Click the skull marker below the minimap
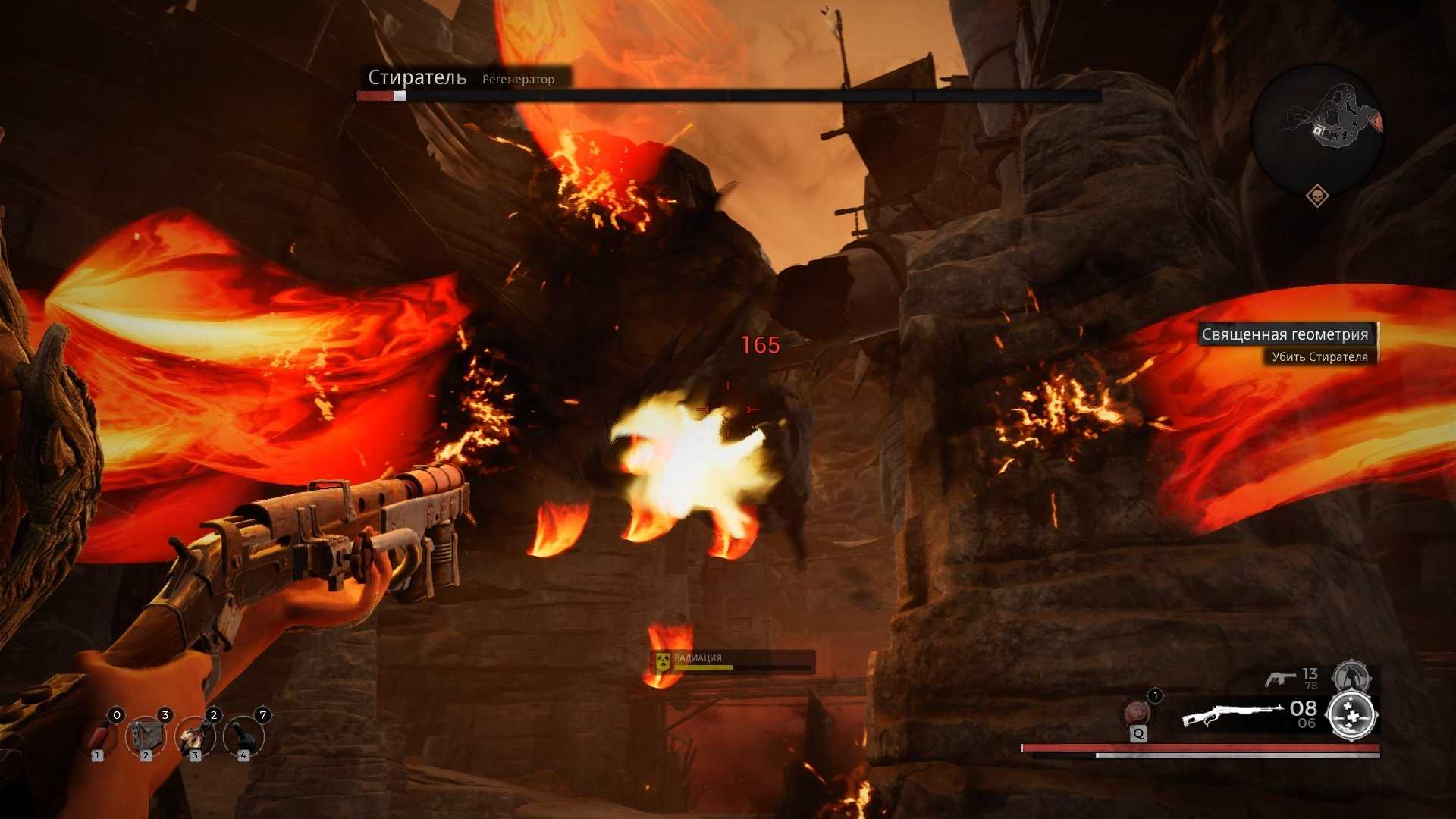The image size is (1456, 819). 1317,196
